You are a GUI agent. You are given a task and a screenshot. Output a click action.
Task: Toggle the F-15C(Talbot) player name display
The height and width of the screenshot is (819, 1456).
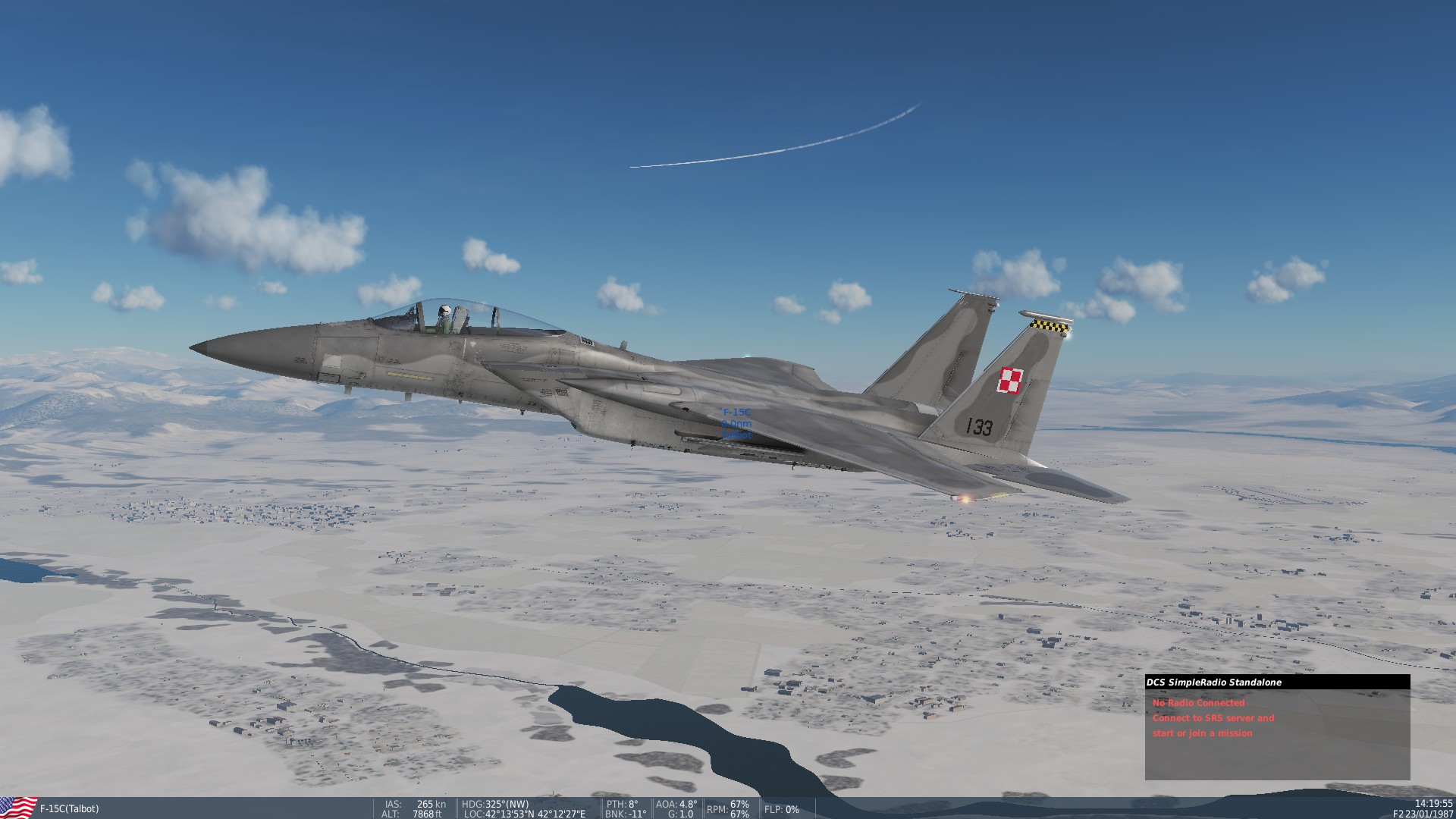[68, 808]
